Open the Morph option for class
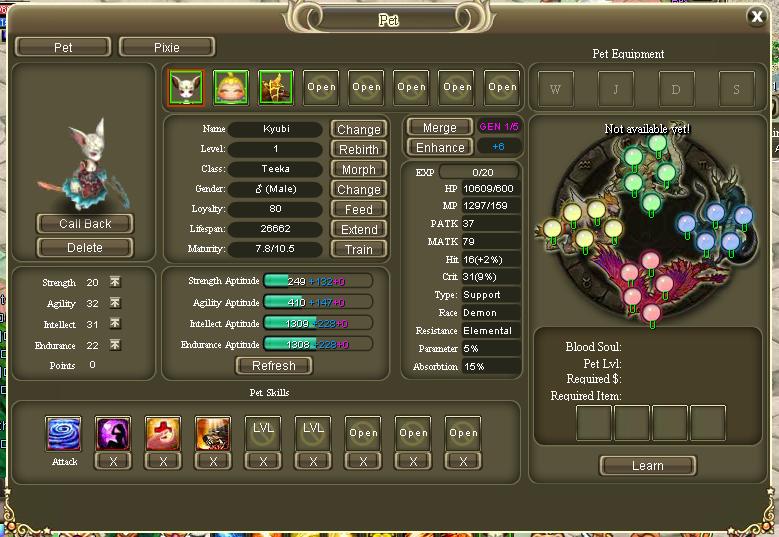 [358, 169]
